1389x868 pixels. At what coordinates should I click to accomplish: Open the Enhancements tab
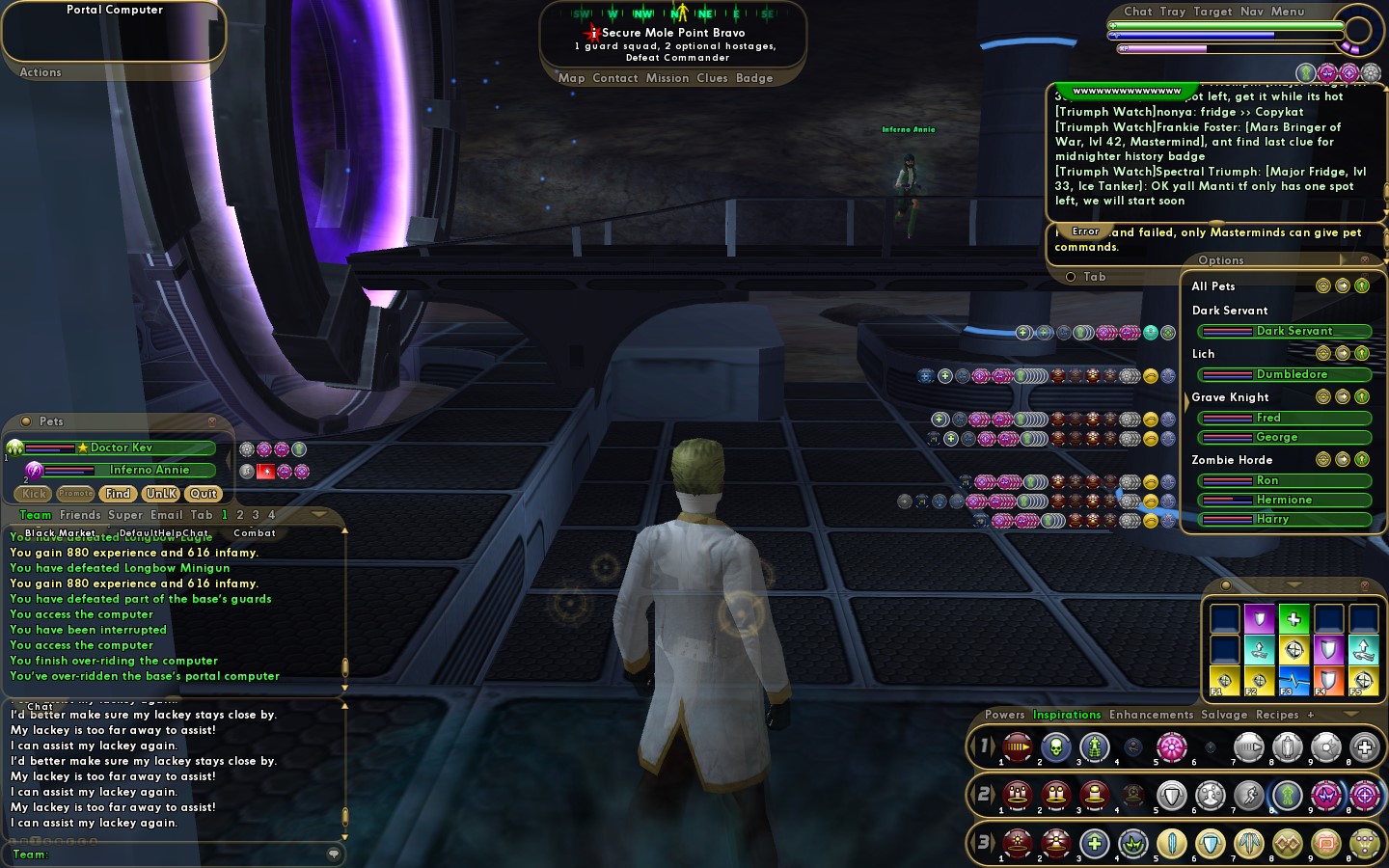coord(1151,715)
